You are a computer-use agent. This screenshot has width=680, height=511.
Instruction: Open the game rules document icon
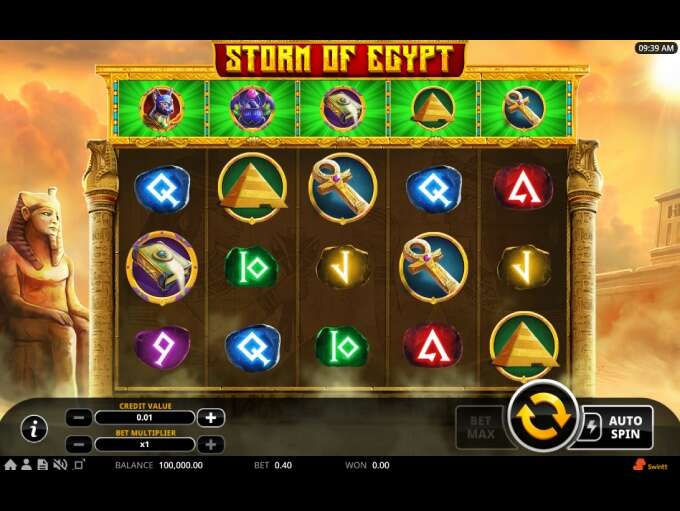coord(42,465)
